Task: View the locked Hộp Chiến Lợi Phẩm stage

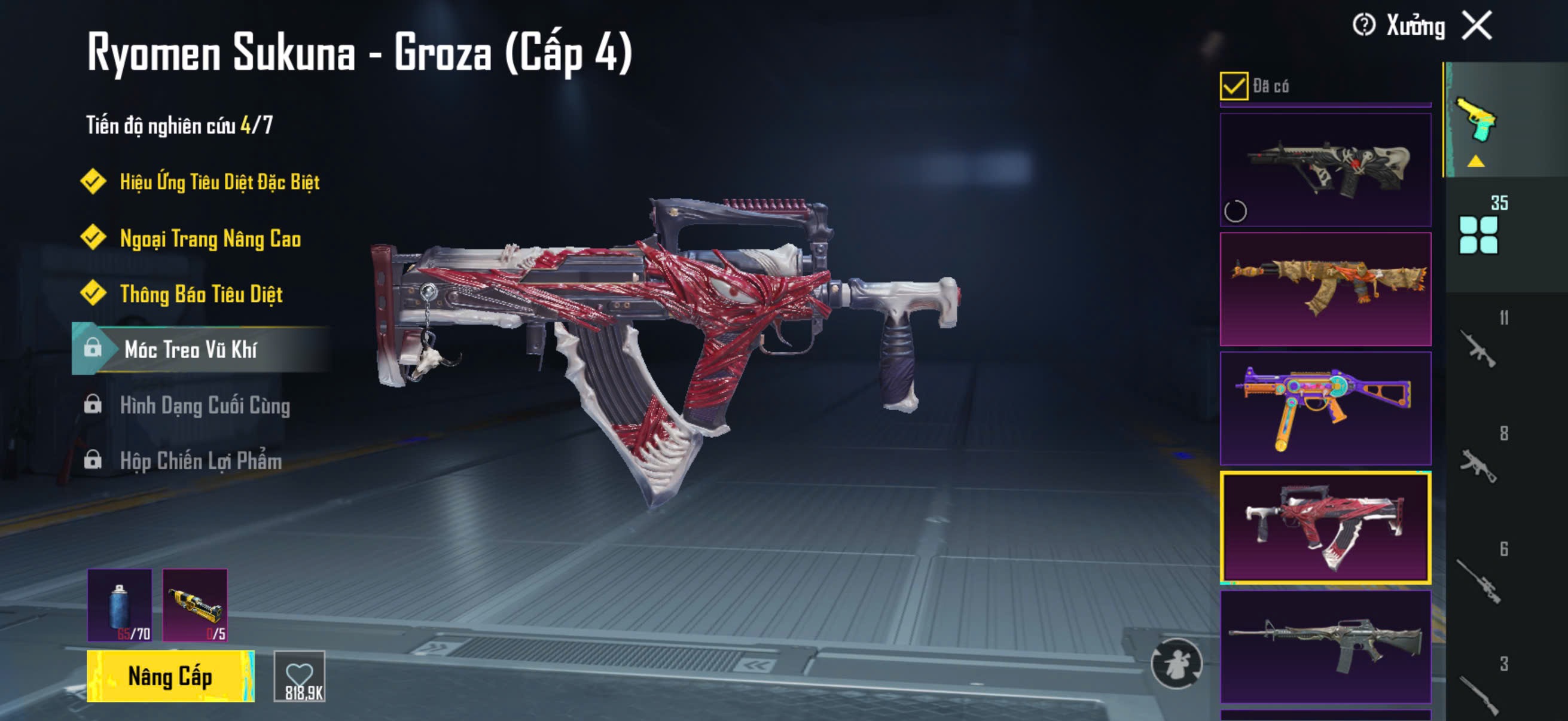Action: point(201,460)
